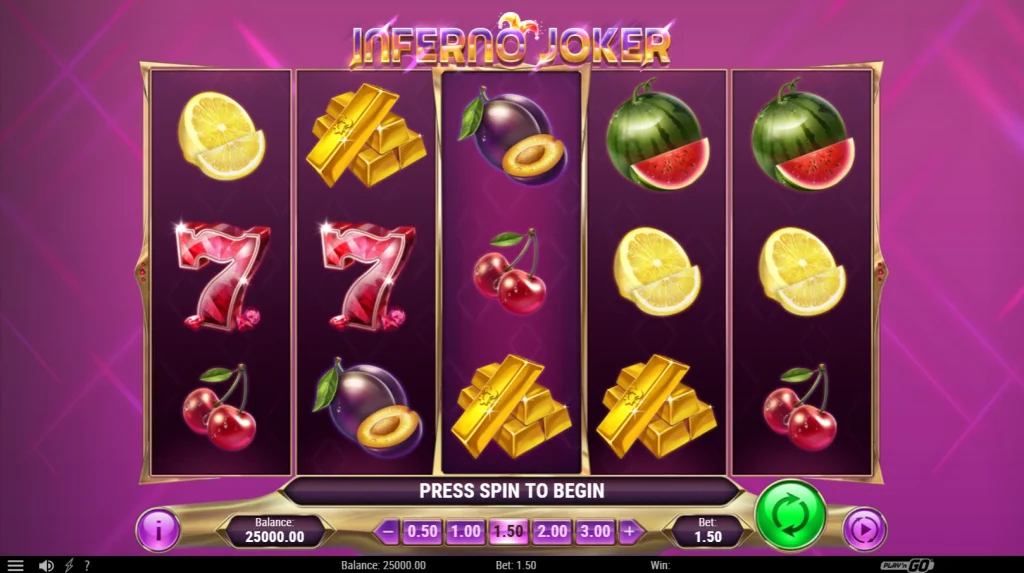Screen dimensions: 1024x573
Task: Pick the 3.00 bet option
Action: coord(594,531)
